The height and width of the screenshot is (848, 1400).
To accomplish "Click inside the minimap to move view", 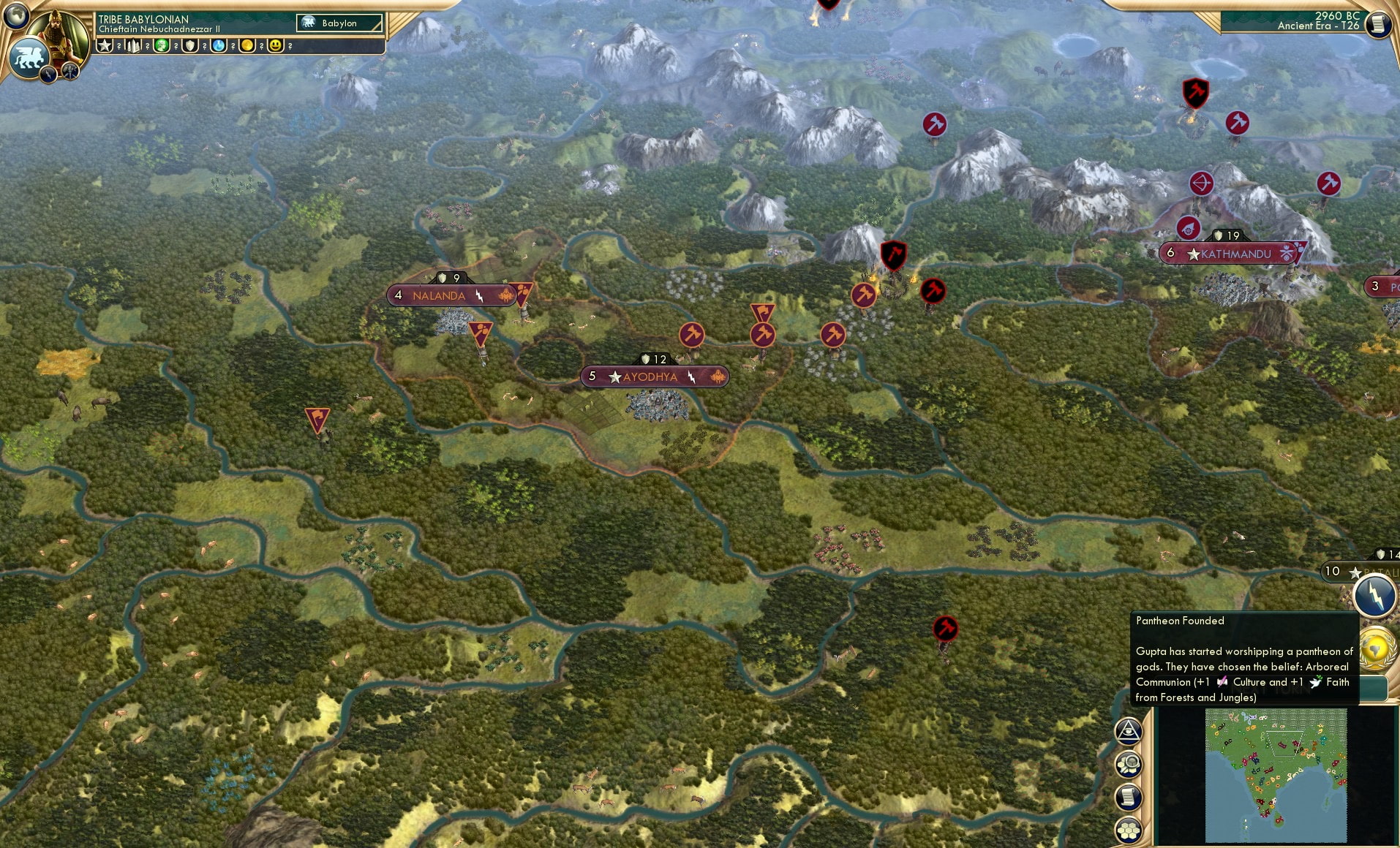I will [x=1276, y=776].
